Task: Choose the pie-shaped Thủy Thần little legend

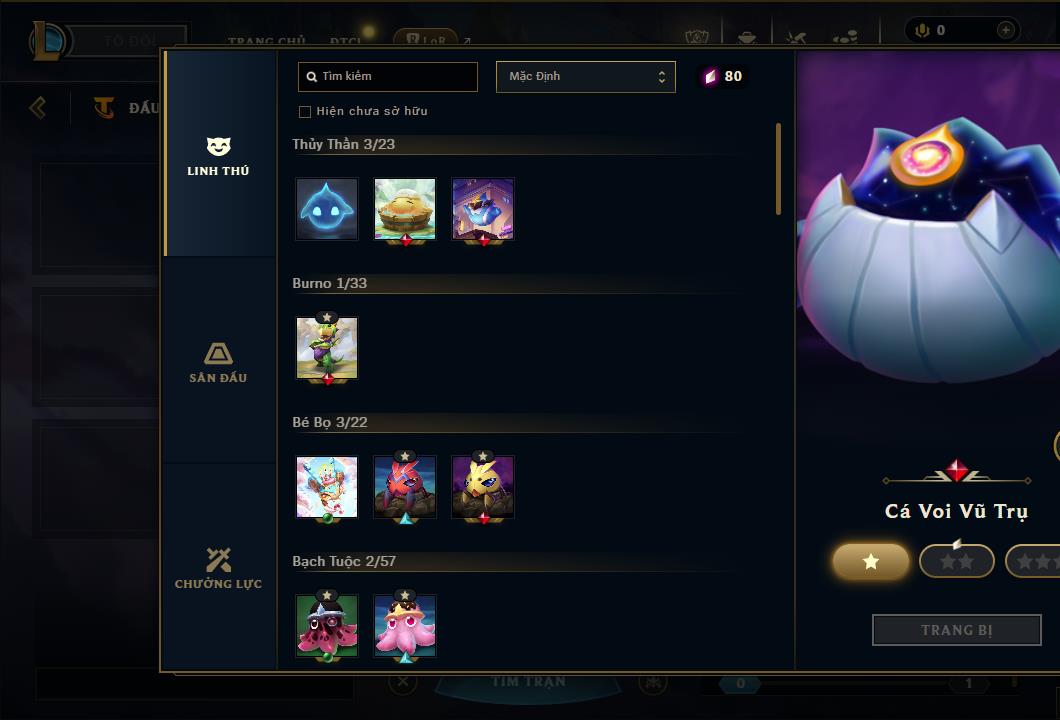Action: (x=405, y=209)
